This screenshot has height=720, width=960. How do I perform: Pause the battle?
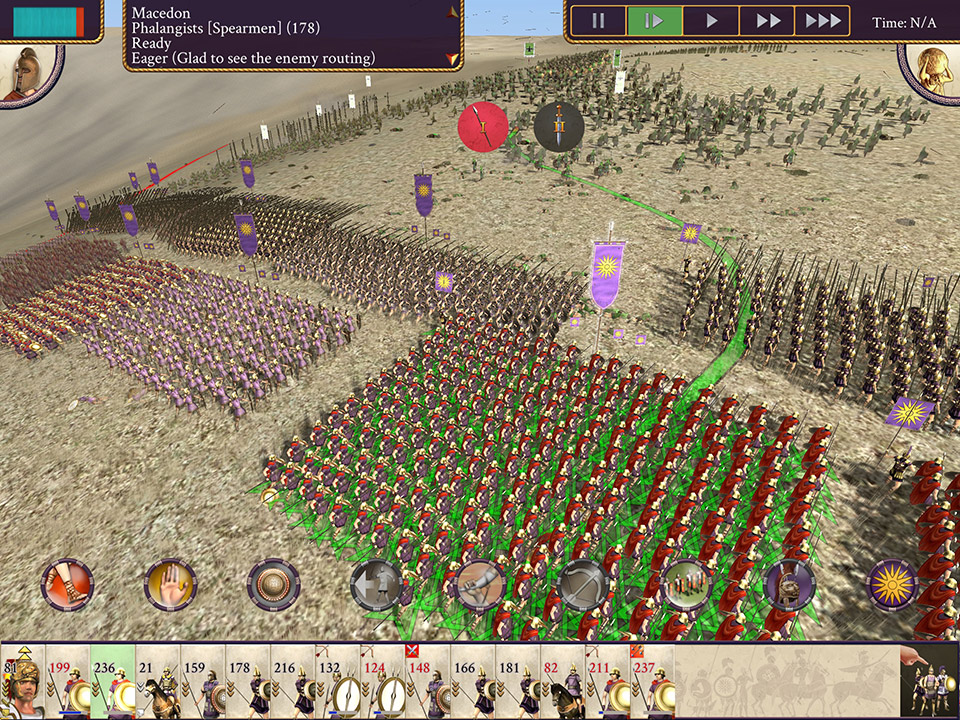coord(599,21)
